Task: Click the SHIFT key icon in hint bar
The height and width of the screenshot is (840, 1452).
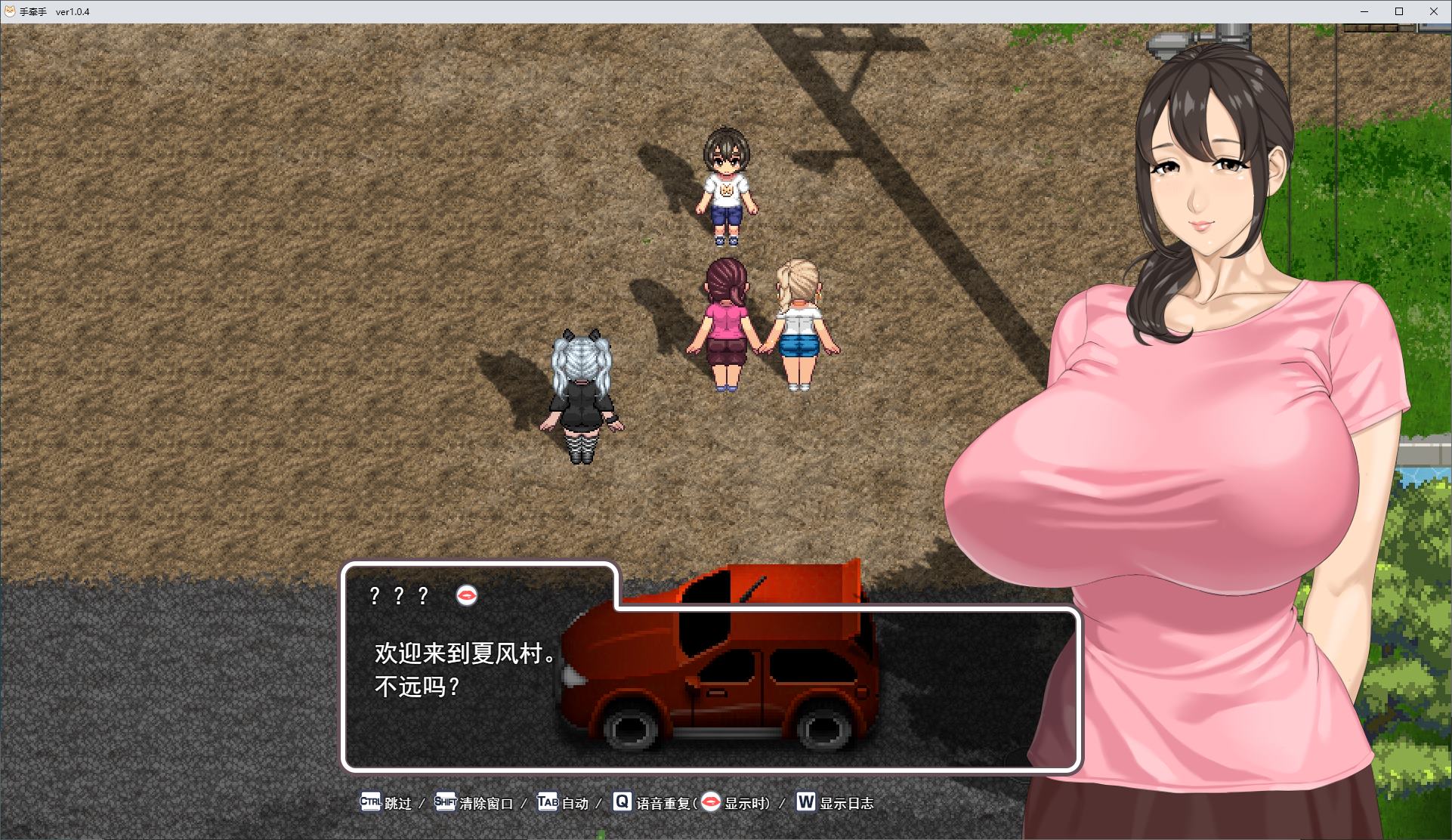Action: point(444,803)
